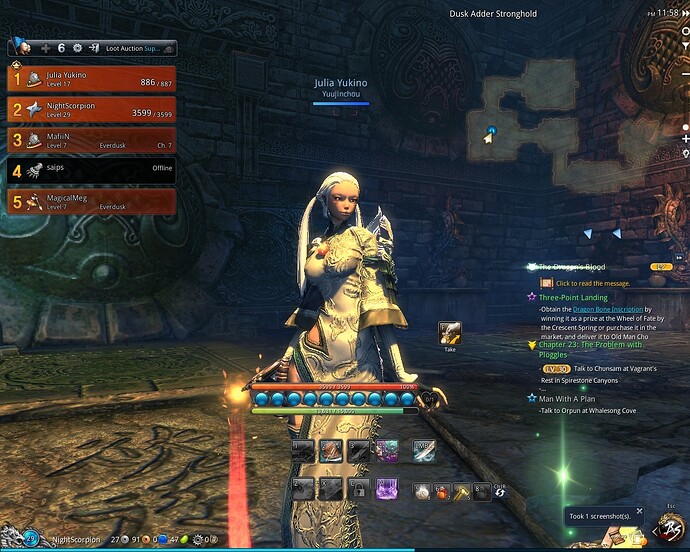
Task: Click the party invite plus icon
Action: click(45, 47)
